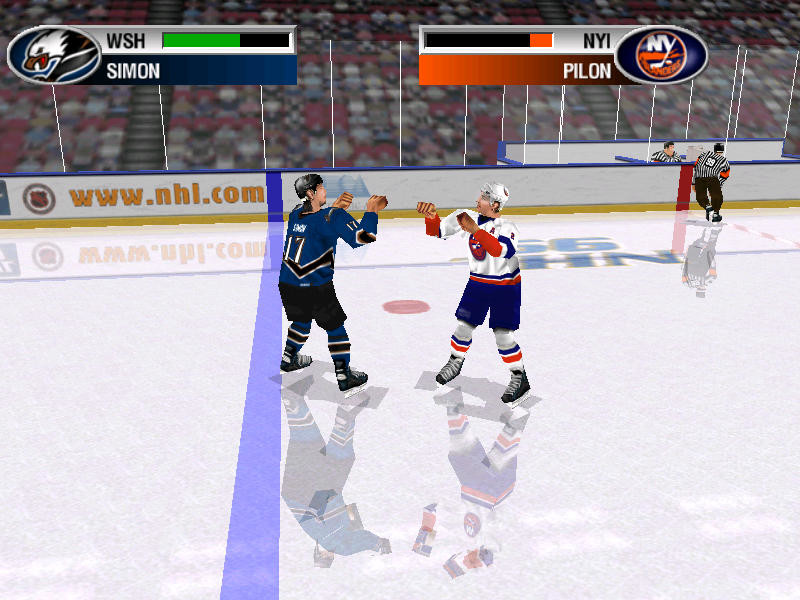800x600 pixels.
Task: Click the Washington Capitals eagle logo
Action: point(53,55)
